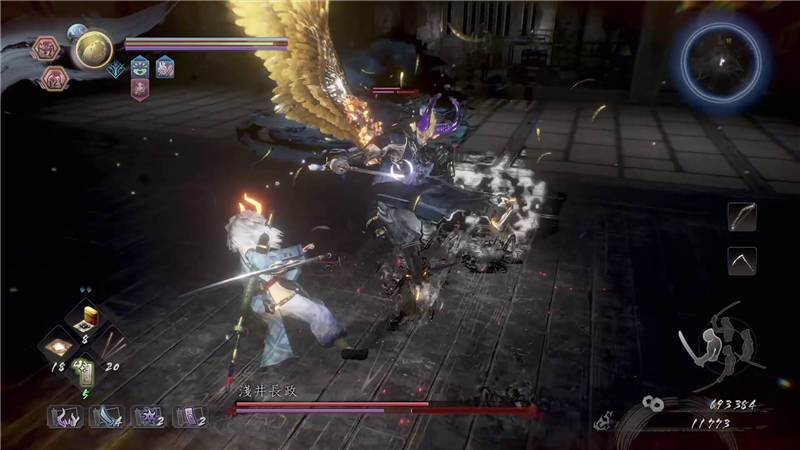Open the circular radar minimap
Viewport: 800px width, 450px height.
[722, 62]
